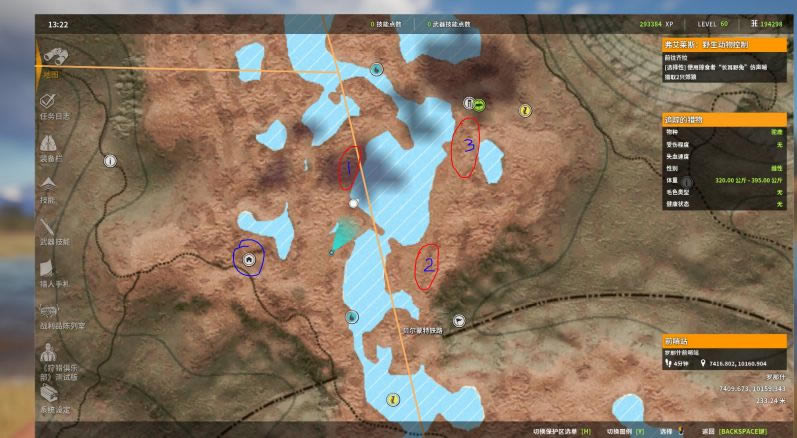The image size is (797, 438).
Task: Select the white waypoint dot near the lake
Action: [x=353, y=203]
